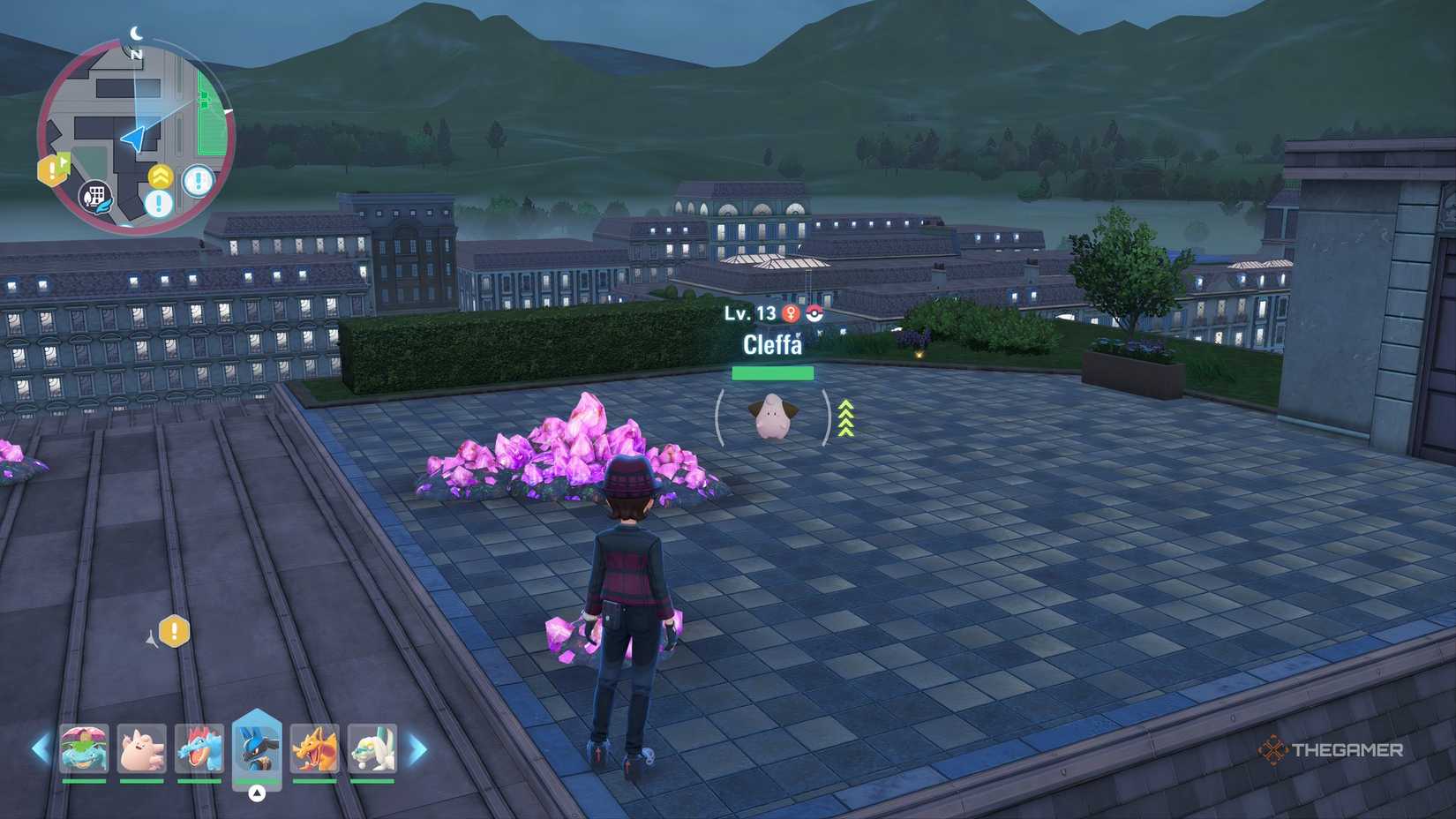Click Cleffa's green health bar
Image resolution: width=1456 pixels, height=819 pixels.
click(x=773, y=373)
